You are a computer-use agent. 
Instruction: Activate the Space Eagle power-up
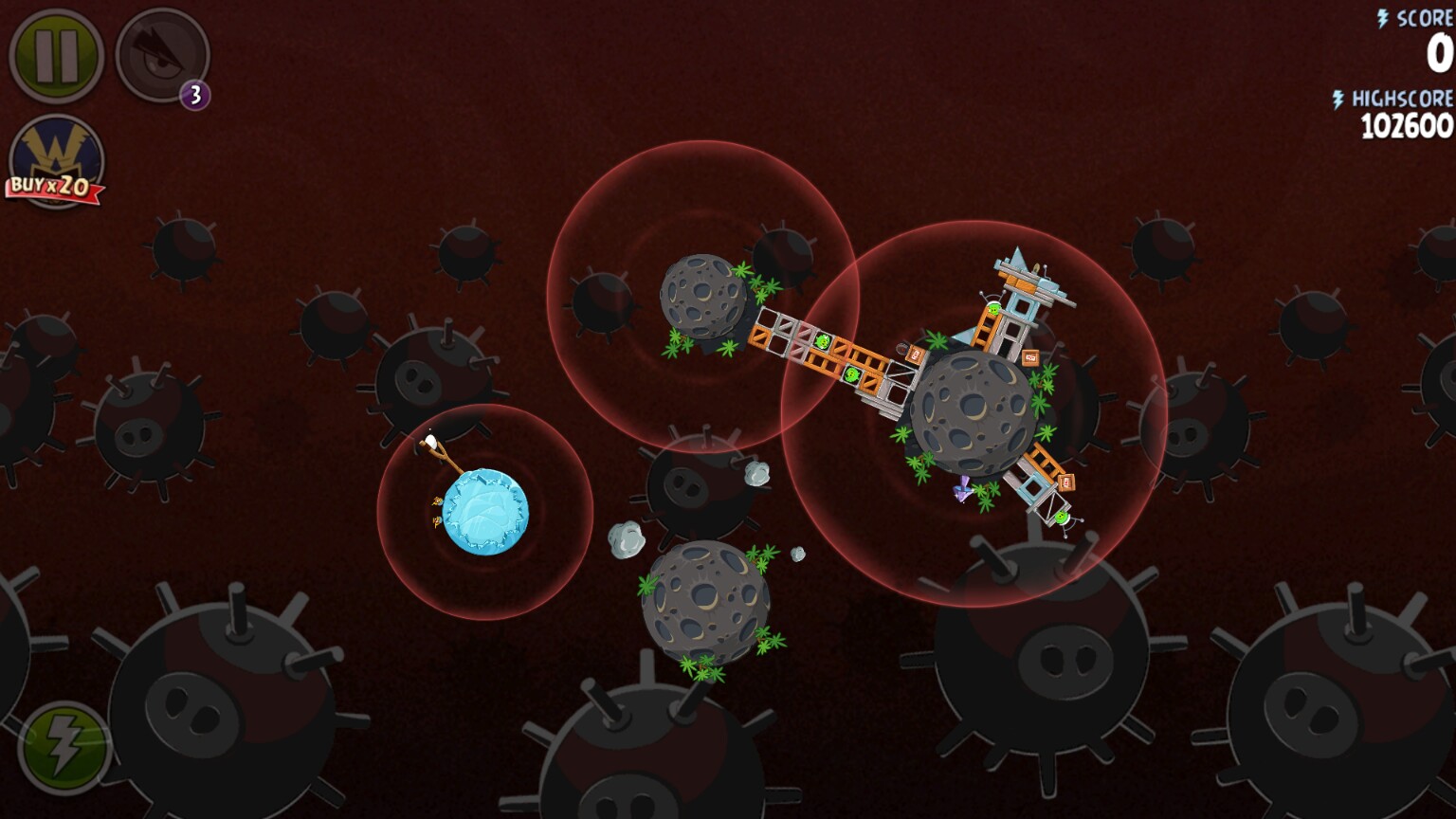161,56
